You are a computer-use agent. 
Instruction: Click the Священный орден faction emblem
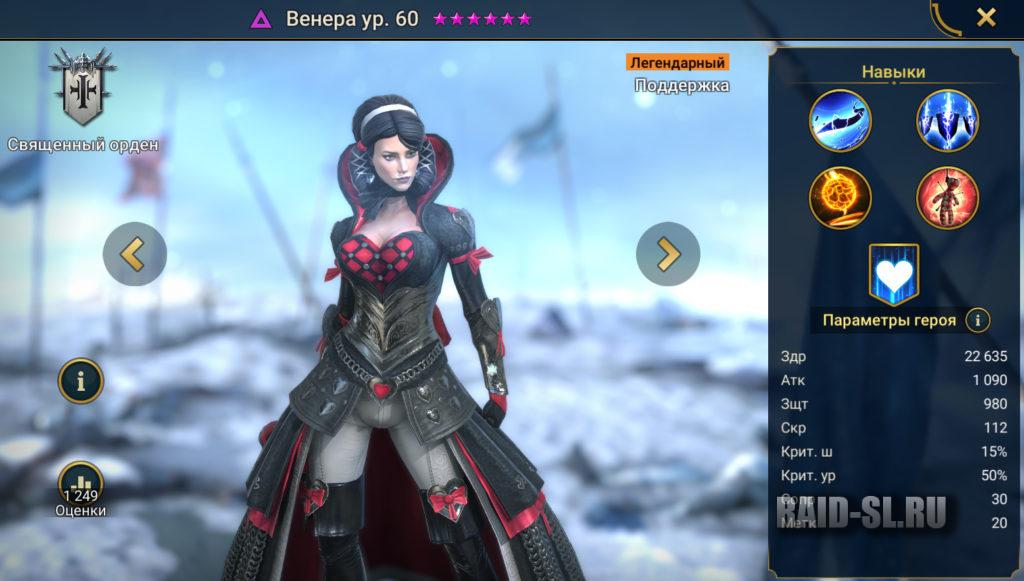(83, 90)
